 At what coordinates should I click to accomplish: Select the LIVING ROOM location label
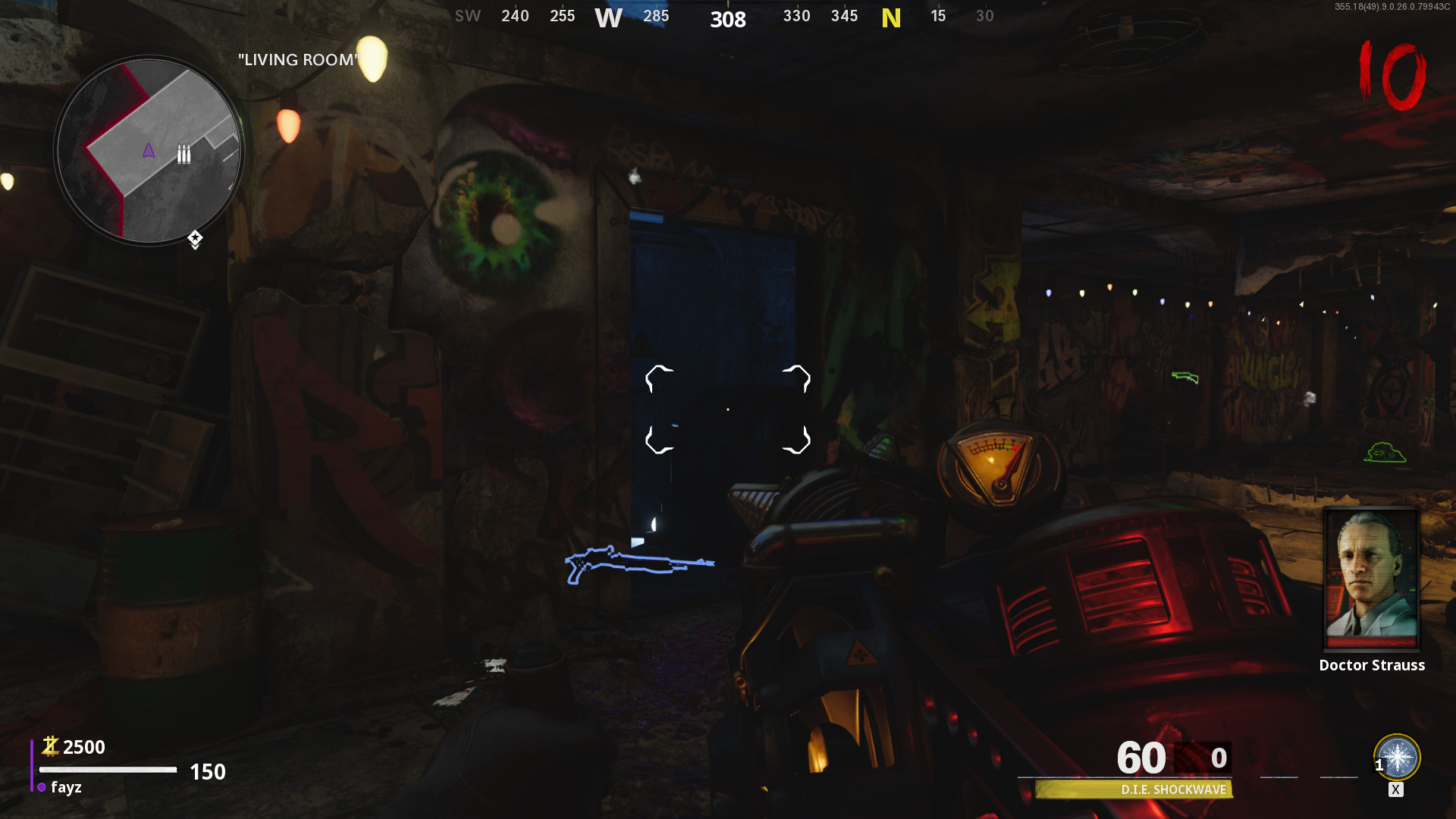click(x=298, y=60)
